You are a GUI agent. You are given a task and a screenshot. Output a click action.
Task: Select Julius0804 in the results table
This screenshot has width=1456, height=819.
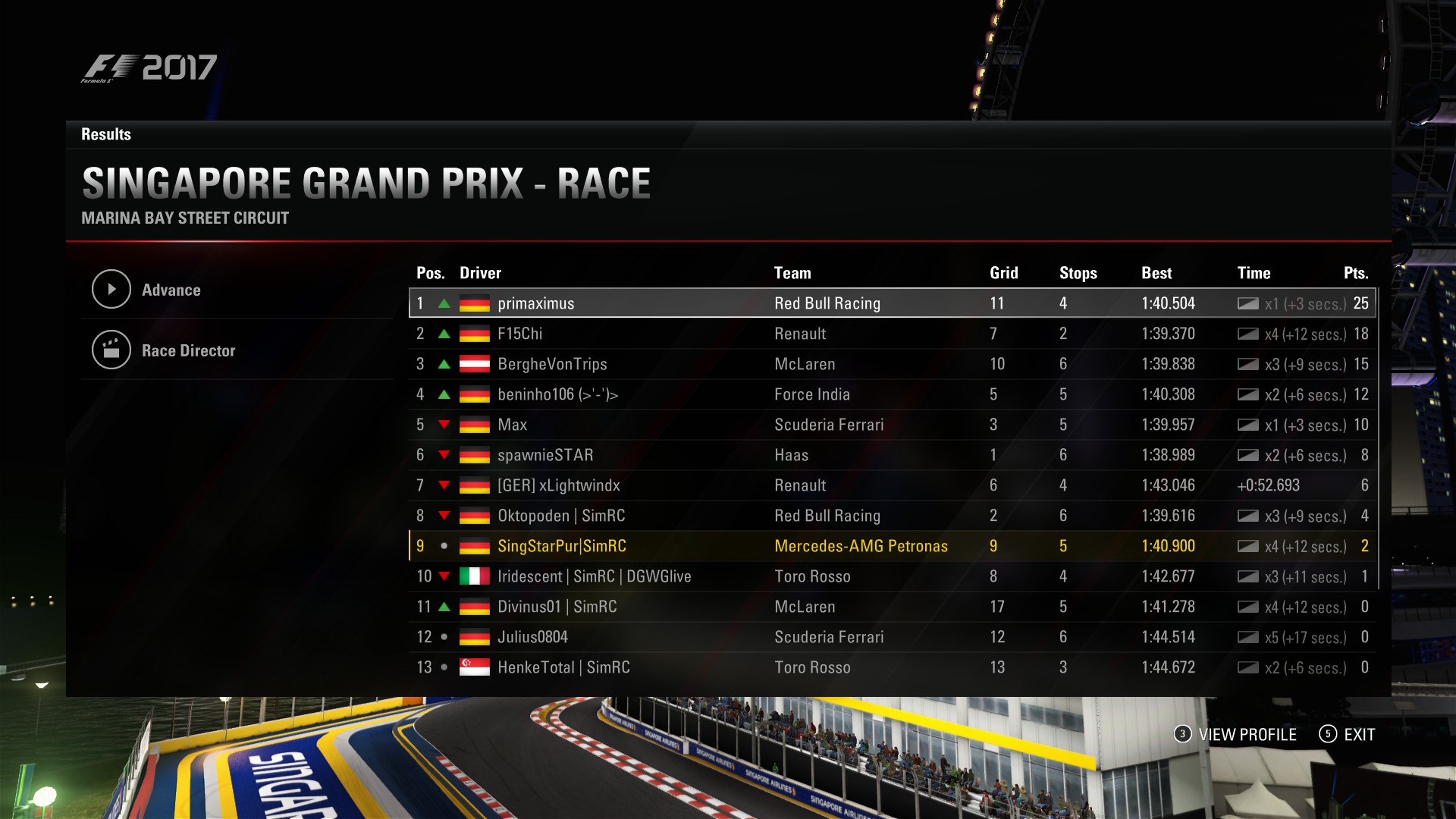pyautogui.click(x=532, y=637)
